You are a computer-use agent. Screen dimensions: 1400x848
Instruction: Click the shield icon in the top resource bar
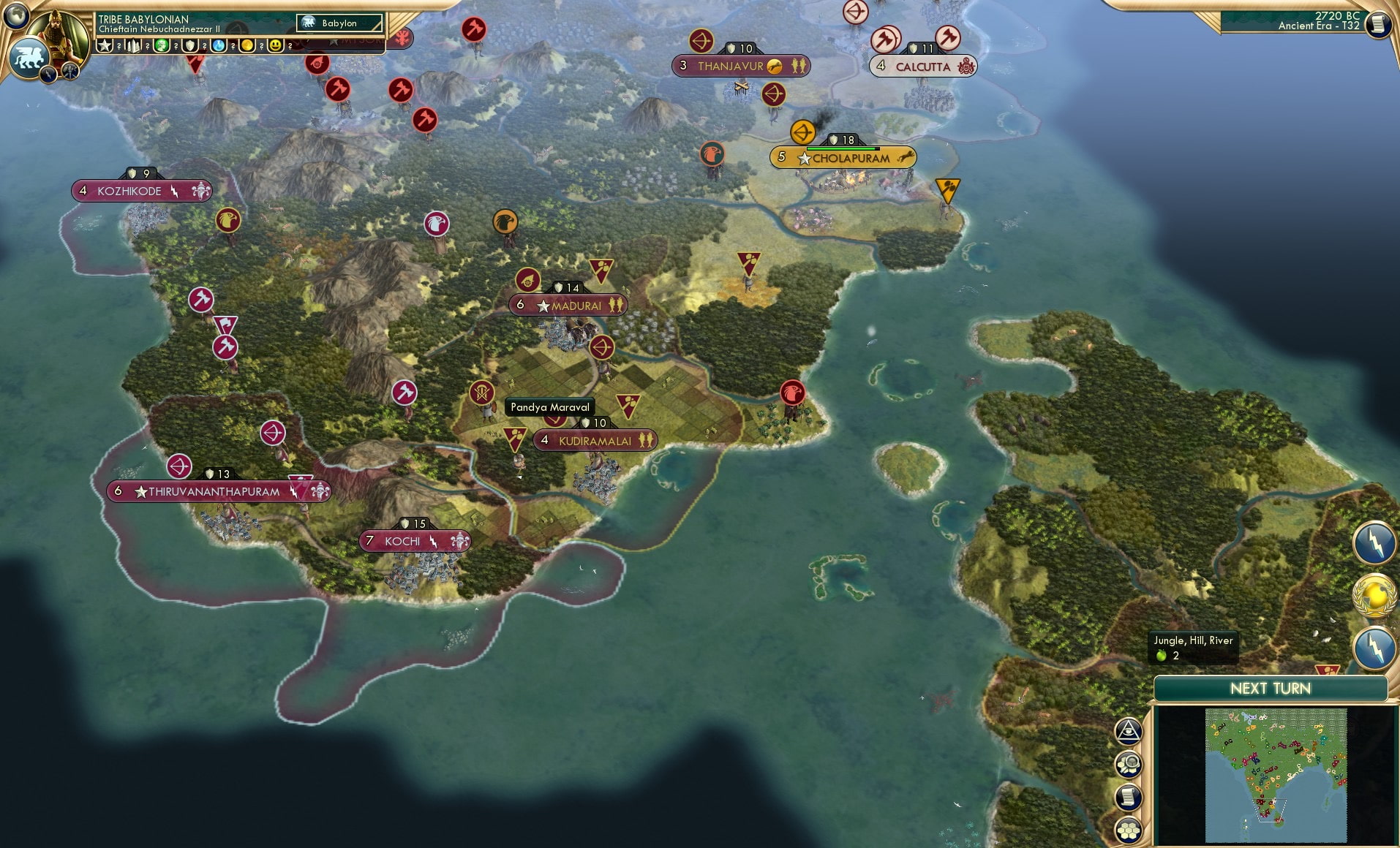coord(189,47)
